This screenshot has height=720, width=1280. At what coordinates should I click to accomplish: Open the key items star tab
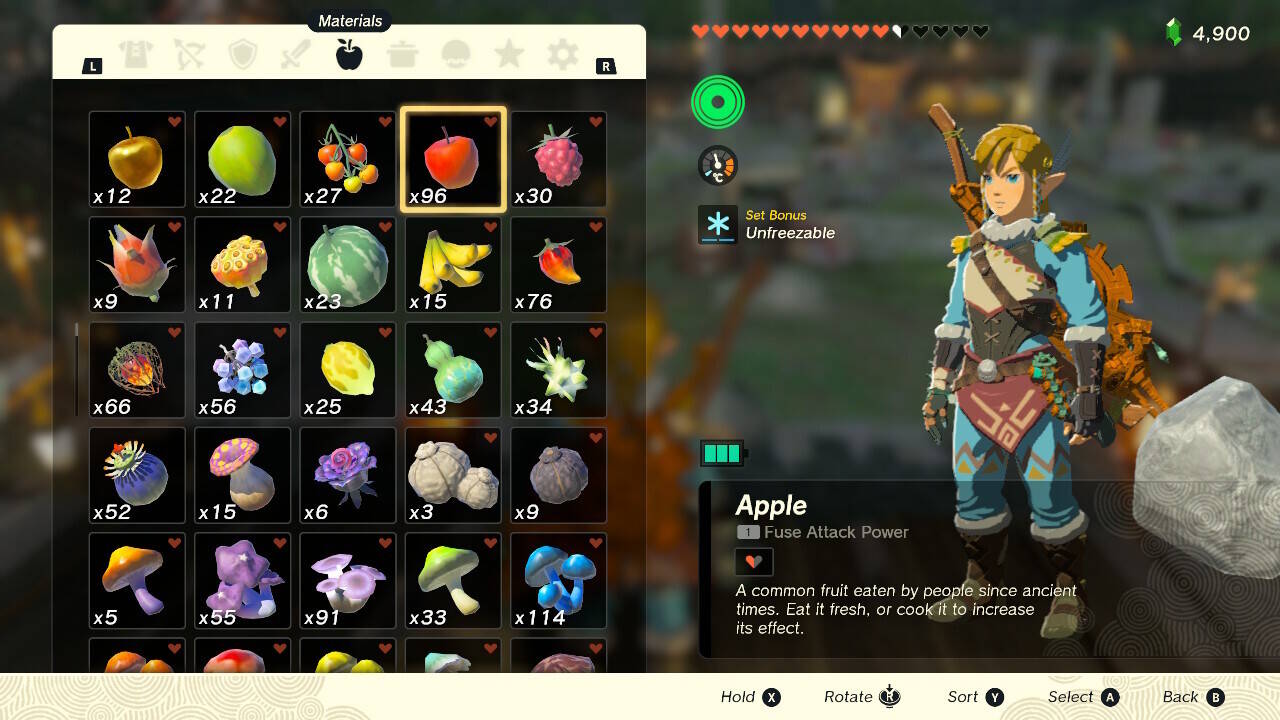pyautogui.click(x=509, y=55)
